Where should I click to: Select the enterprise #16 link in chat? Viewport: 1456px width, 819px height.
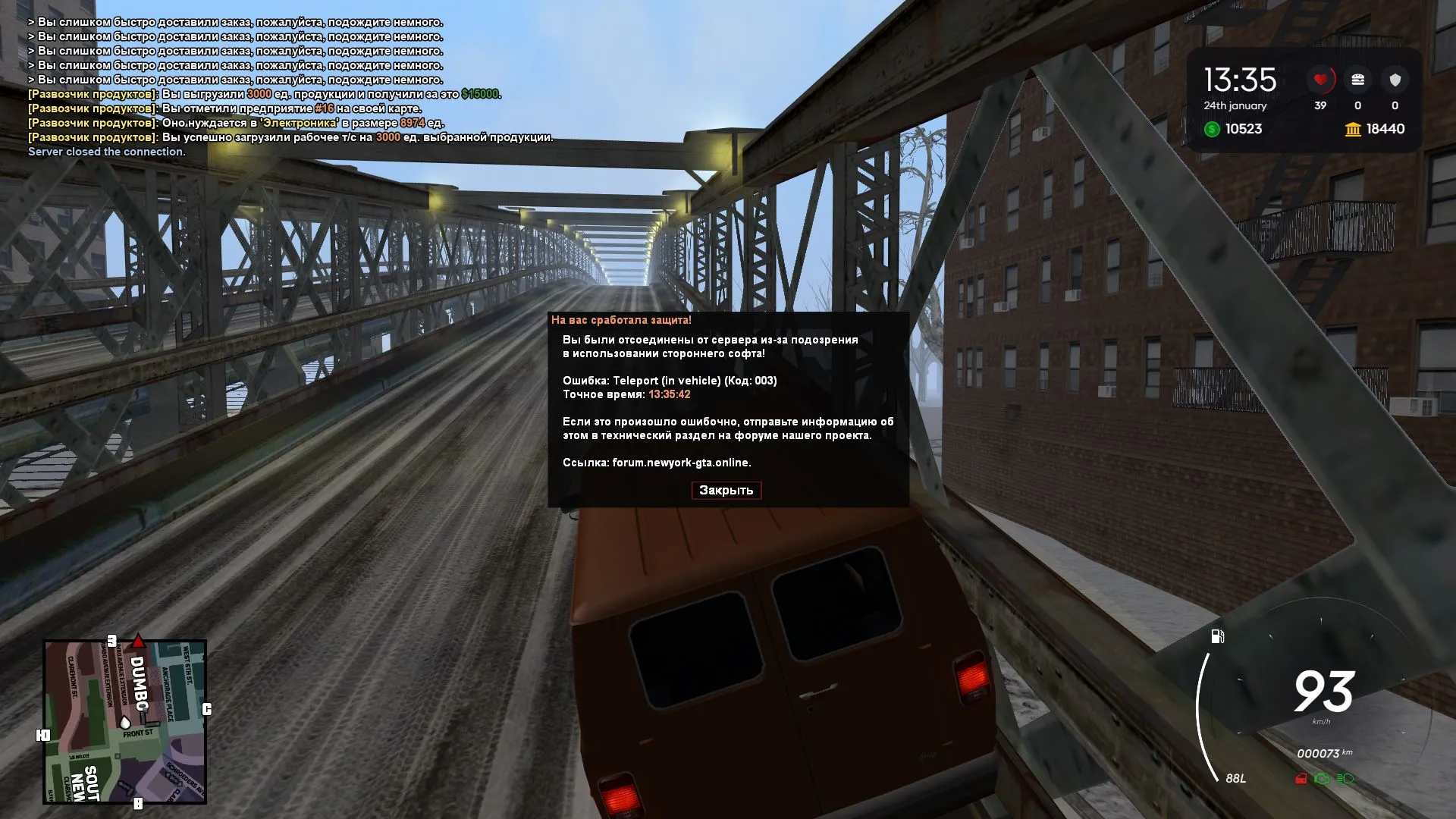[322, 109]
